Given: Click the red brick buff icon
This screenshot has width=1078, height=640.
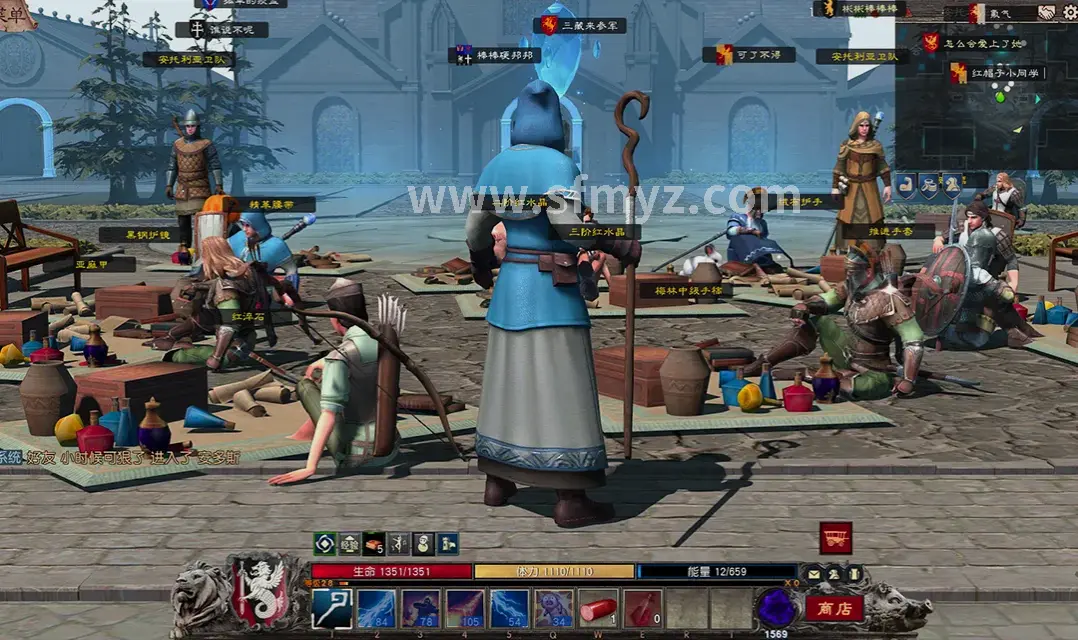Looking at the screenshot, I should pos(373,543).
